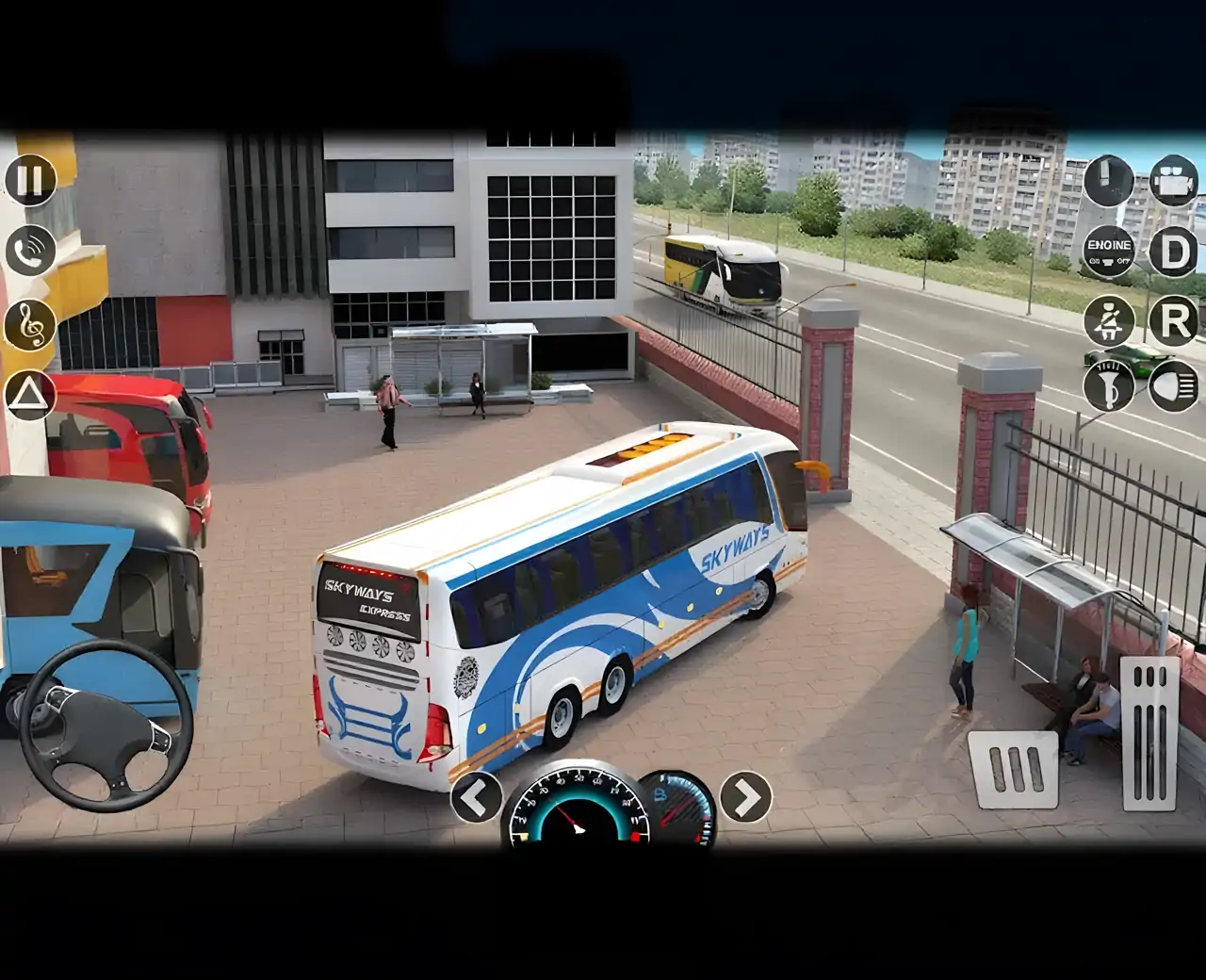Honk the horn button
The image size is (1206, 980).
tap(1109, 385)
